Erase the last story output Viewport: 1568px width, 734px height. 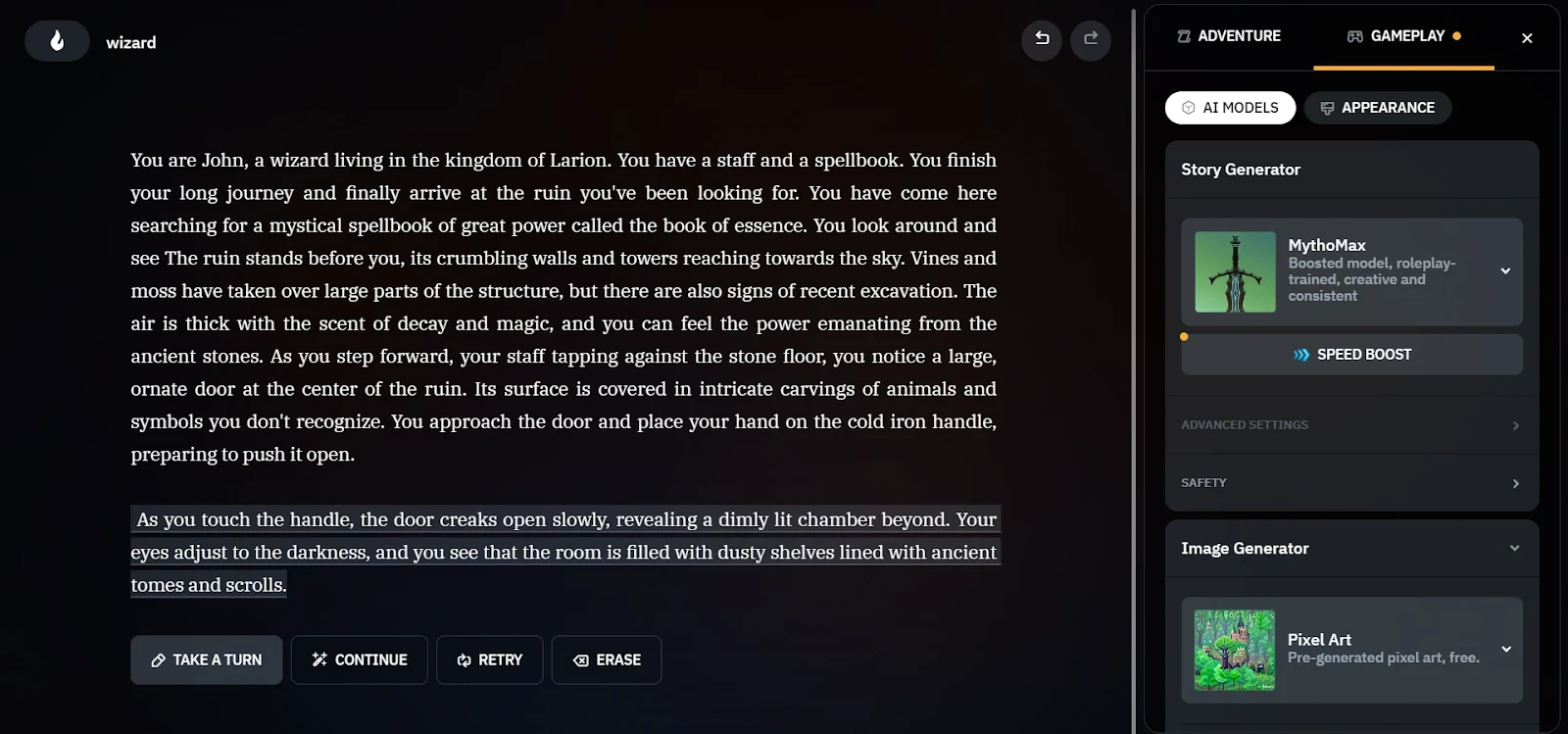click(606, 660)
